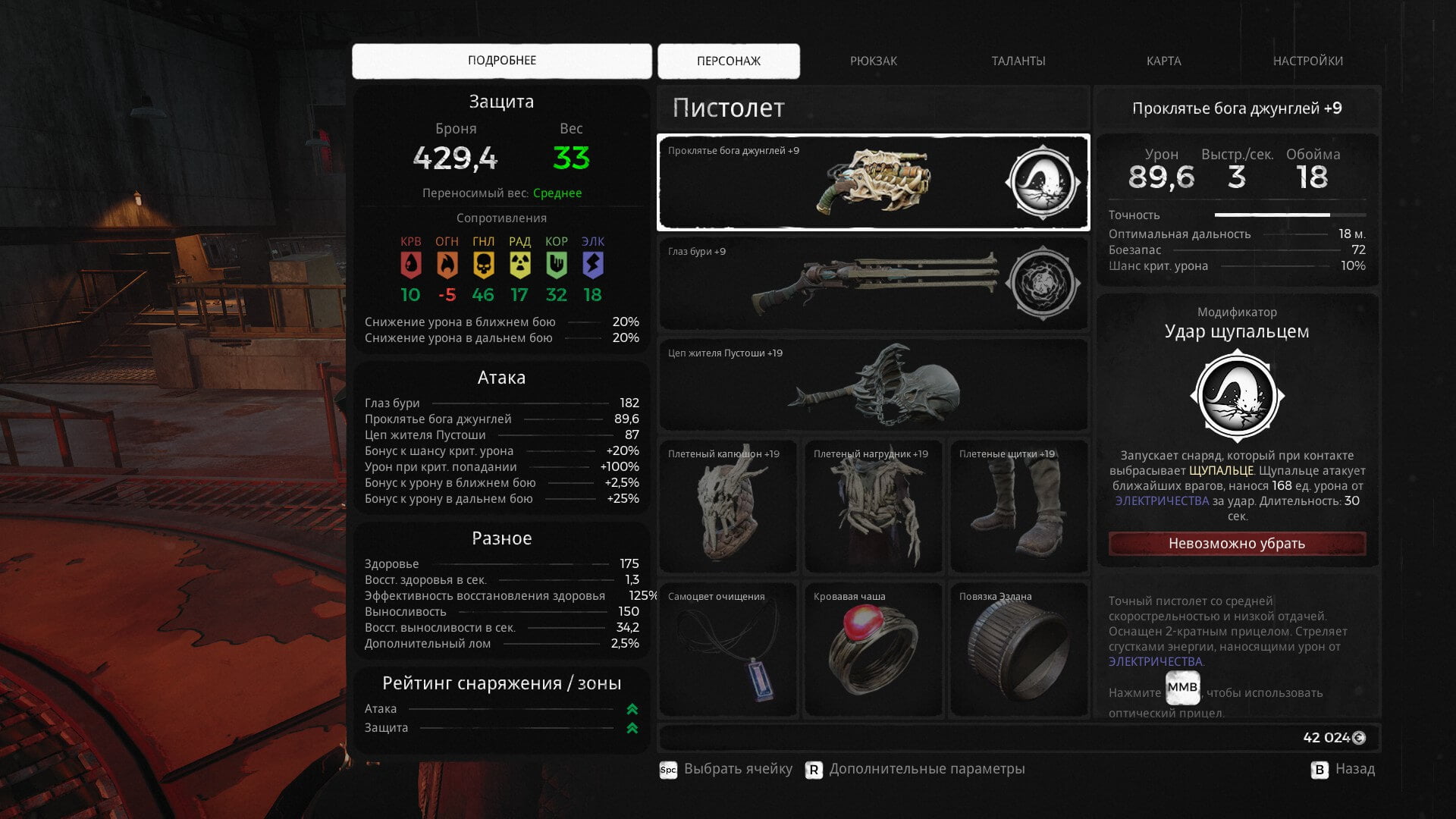Screen dimensions: 1456x819
Task: Open the Подробнее details button
Action: [501, 61]
